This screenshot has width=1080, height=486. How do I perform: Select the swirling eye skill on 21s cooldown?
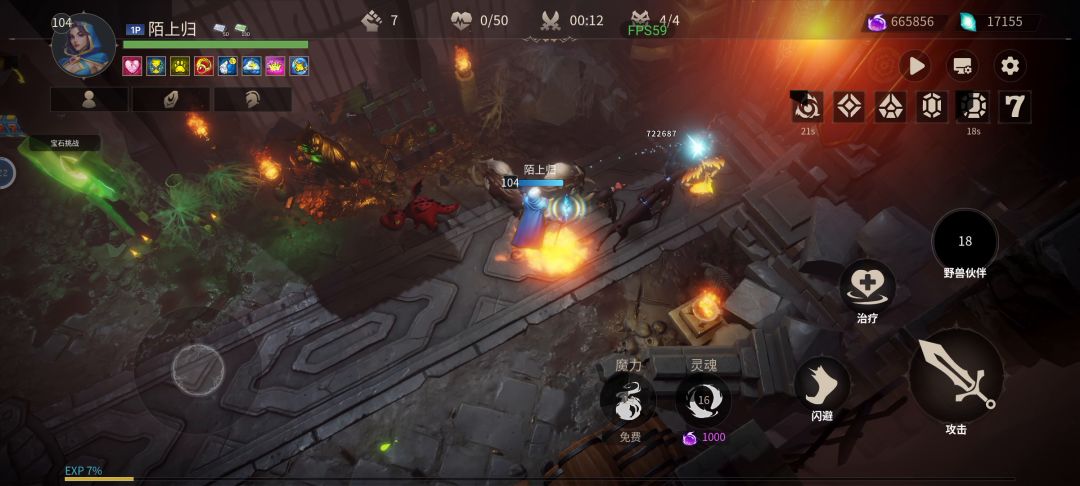(807, 106)
